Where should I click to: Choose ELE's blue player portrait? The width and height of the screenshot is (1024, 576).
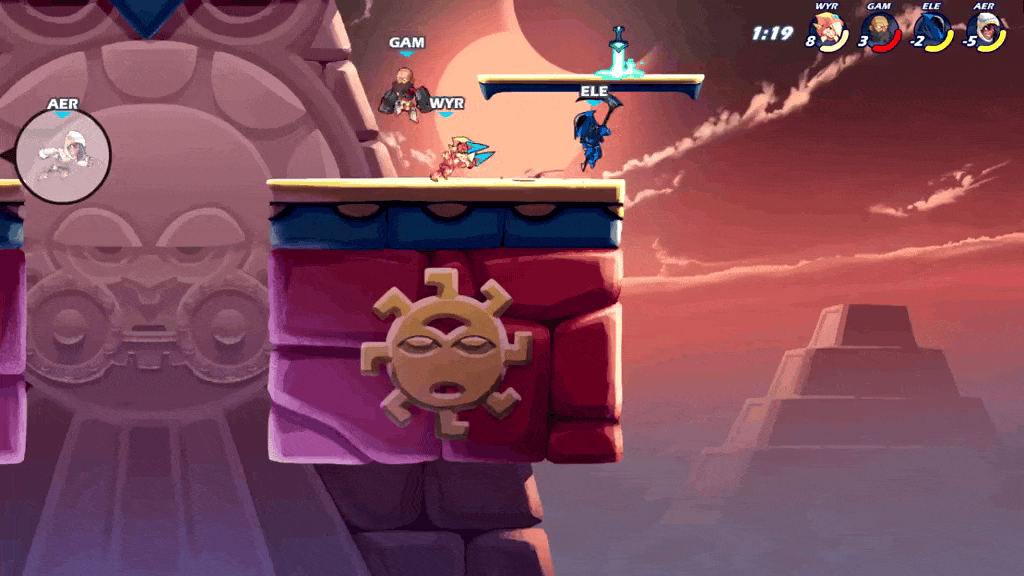click(x=934, y=31)
